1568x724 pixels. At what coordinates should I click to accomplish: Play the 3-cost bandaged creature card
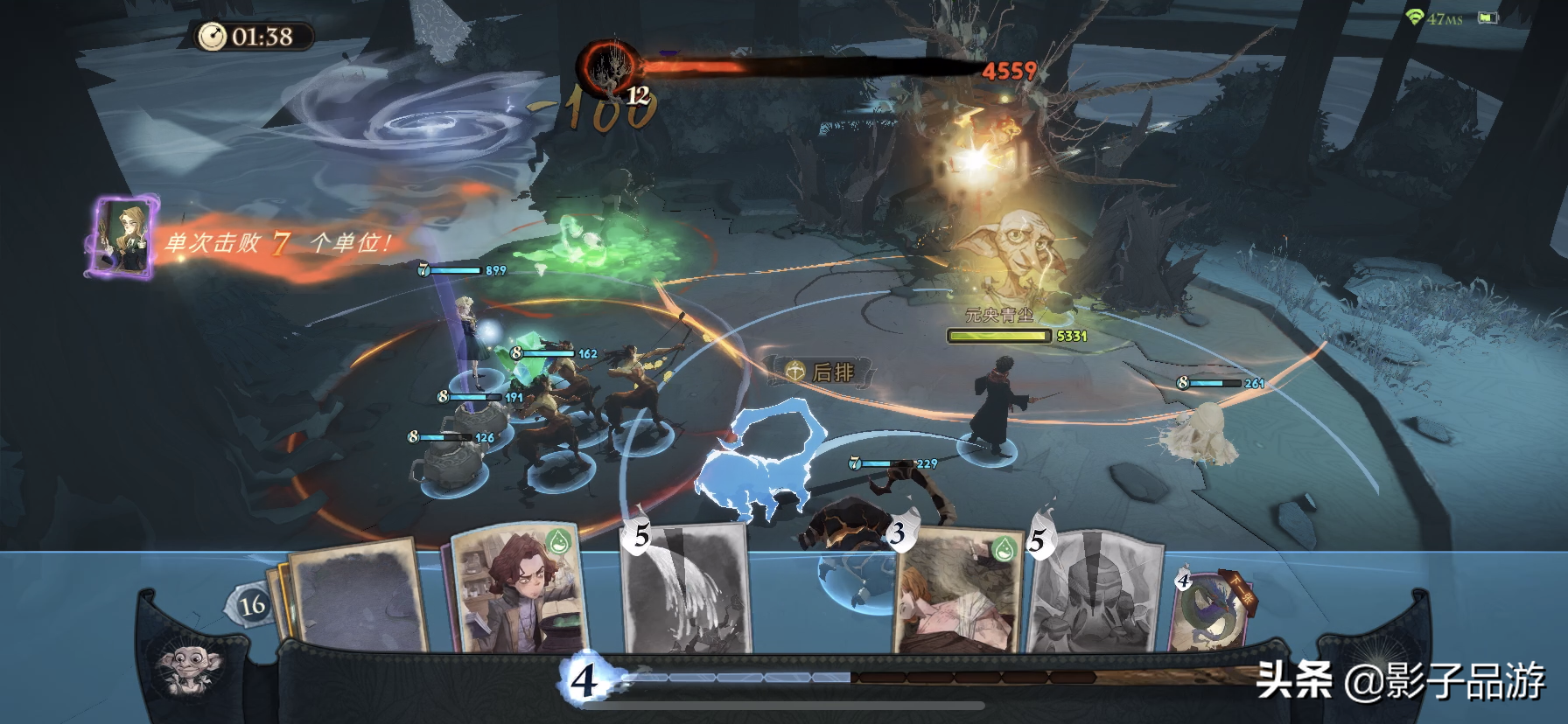958,593
